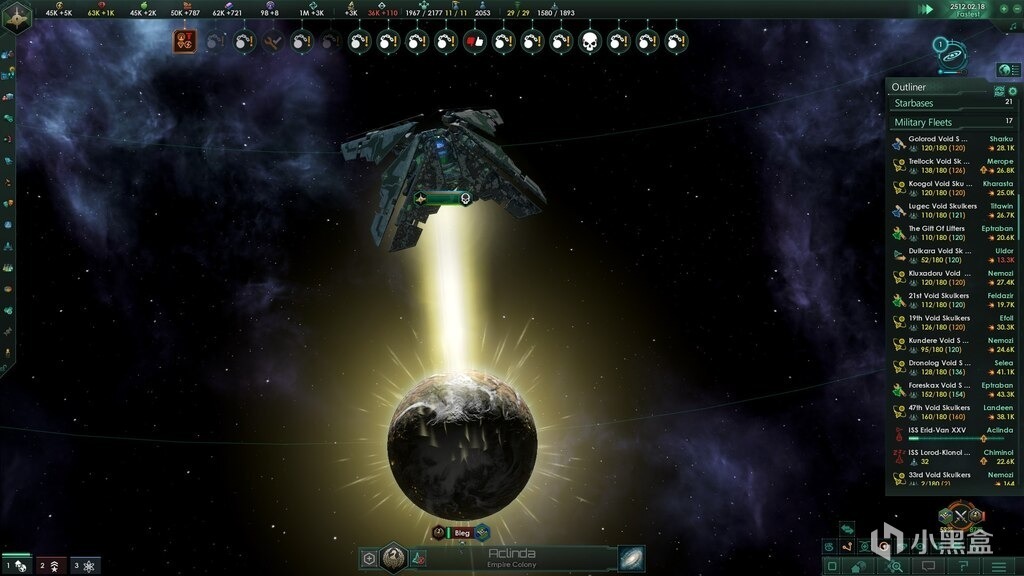Select the Trellock Void Skulkers fleet
1024x576 pixels.
[x=940, y=161]
